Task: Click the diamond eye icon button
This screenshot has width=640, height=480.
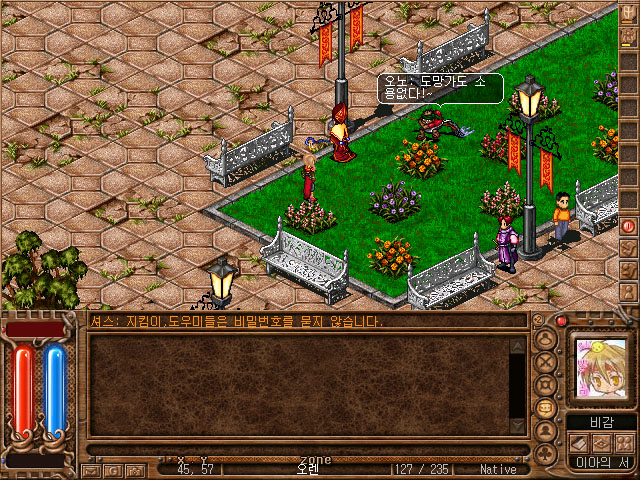Action: pos(601,443)
